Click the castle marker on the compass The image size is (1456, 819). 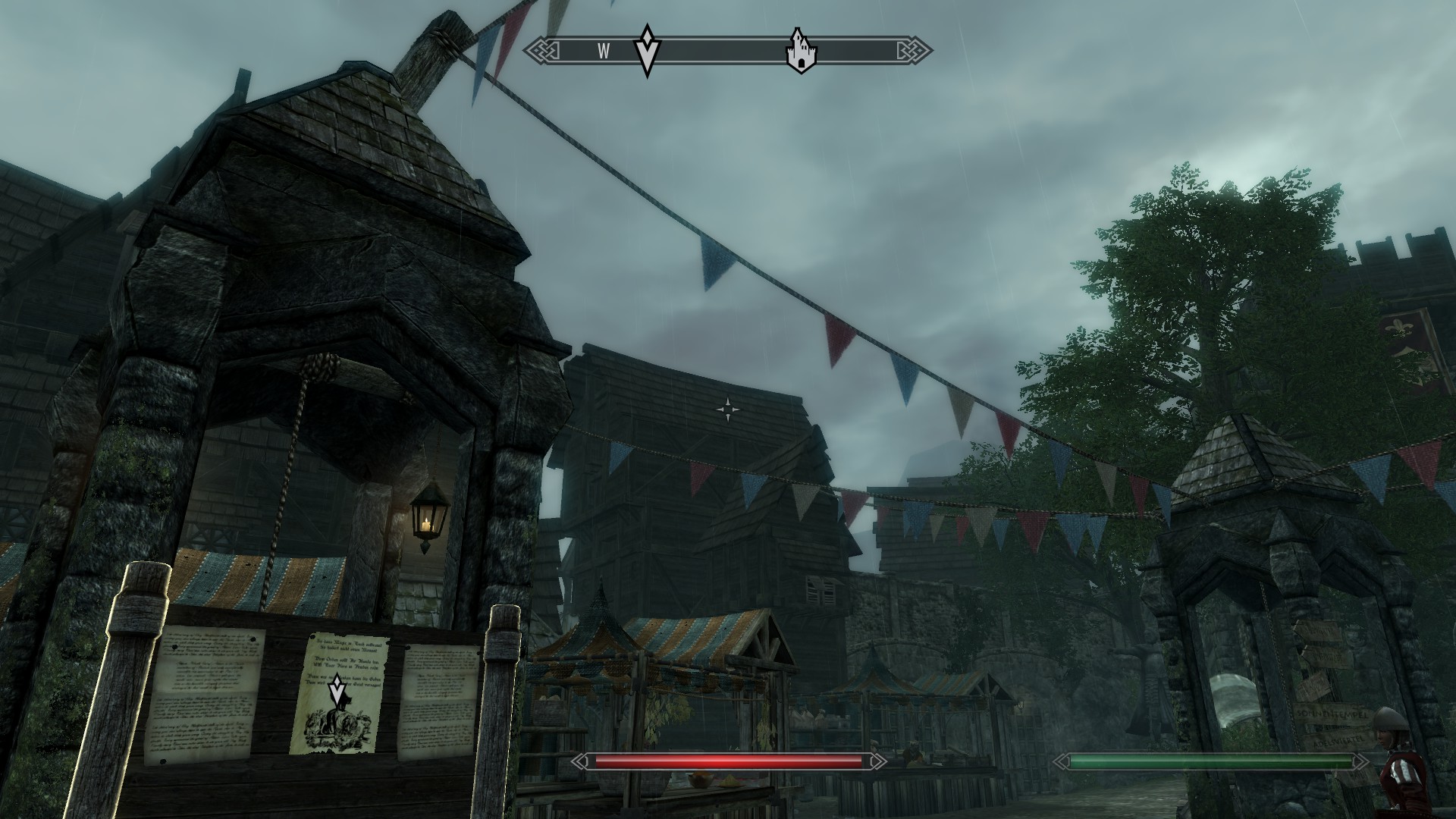pos(798,51)
